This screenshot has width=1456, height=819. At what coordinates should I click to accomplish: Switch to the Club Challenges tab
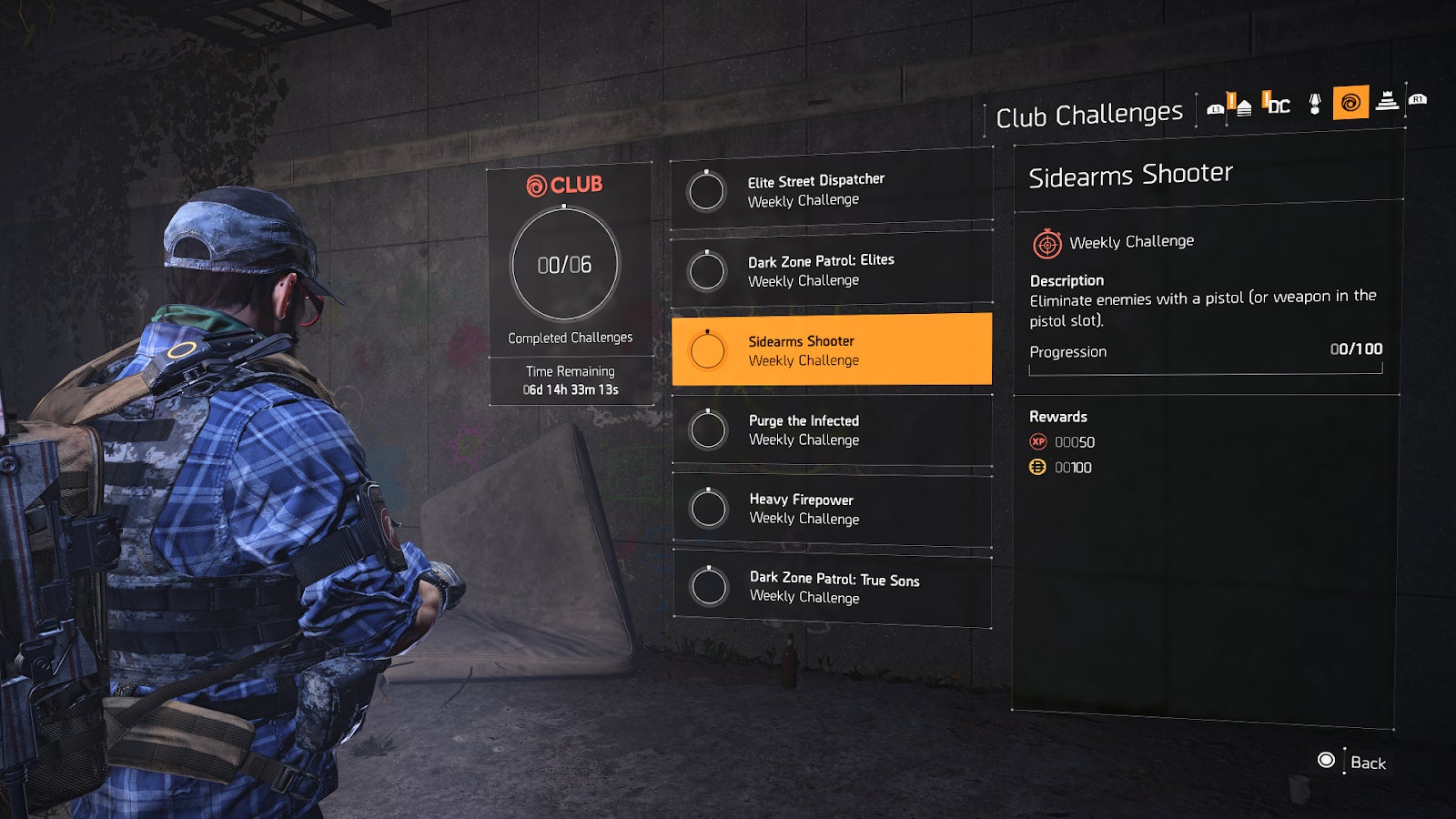point(1089,111)
